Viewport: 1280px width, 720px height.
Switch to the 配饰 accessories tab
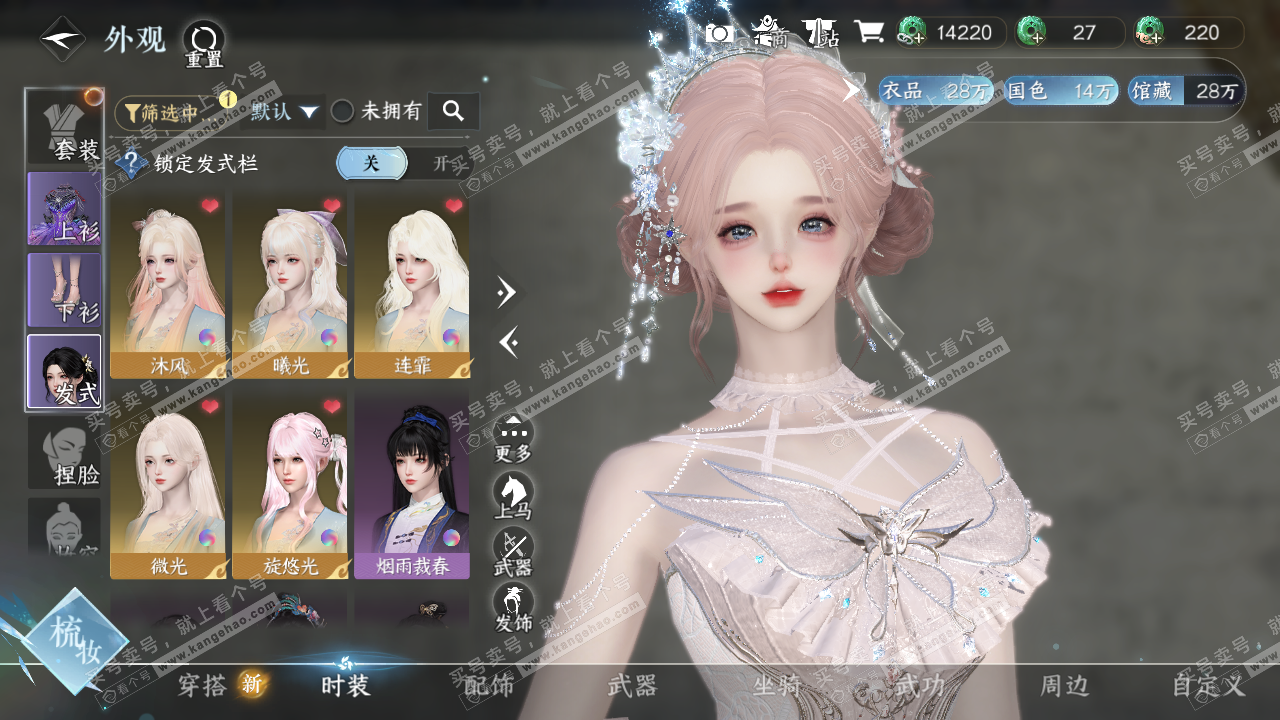[489, 686]
